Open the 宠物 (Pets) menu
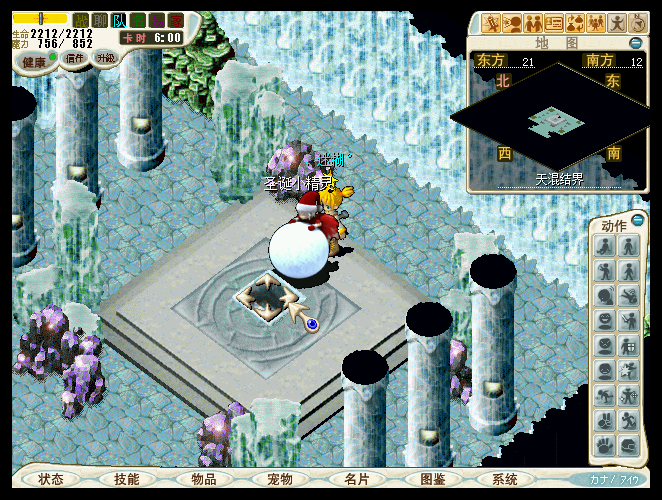The image size is (662, 500). (x=280, y=479)
